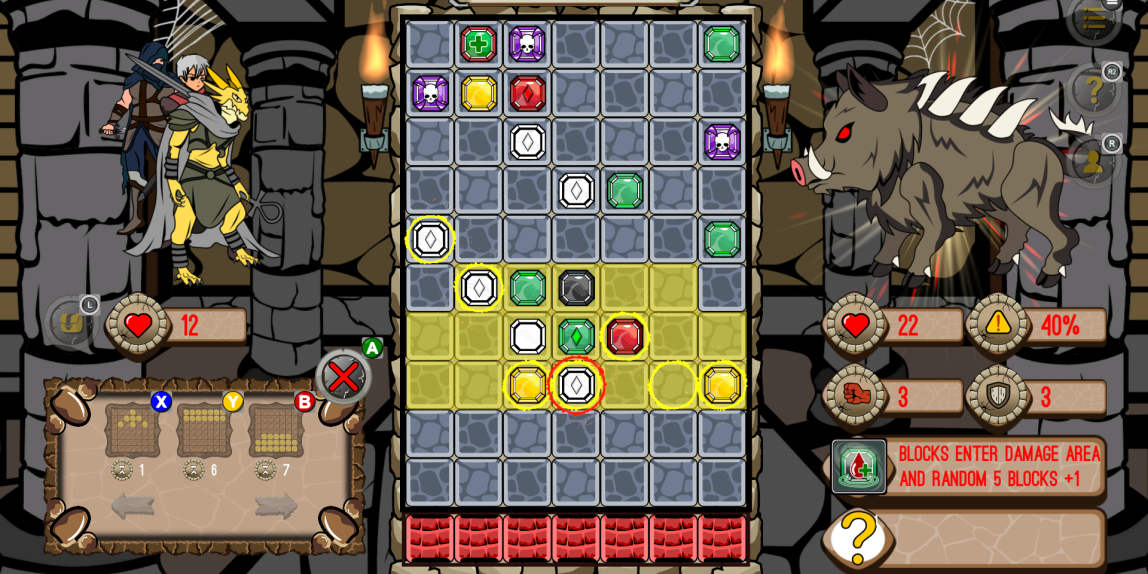This screenshot has height=574, width=1148.
Task: Choose the attack pattern with 6 cooldown
Action: (204, 430)
